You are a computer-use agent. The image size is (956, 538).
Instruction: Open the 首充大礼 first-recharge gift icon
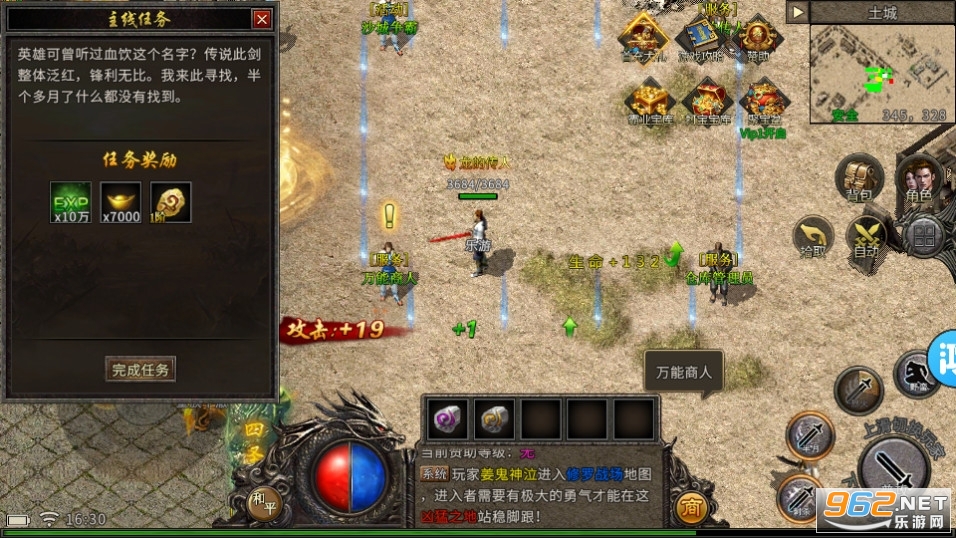click(x=647, y=39)
